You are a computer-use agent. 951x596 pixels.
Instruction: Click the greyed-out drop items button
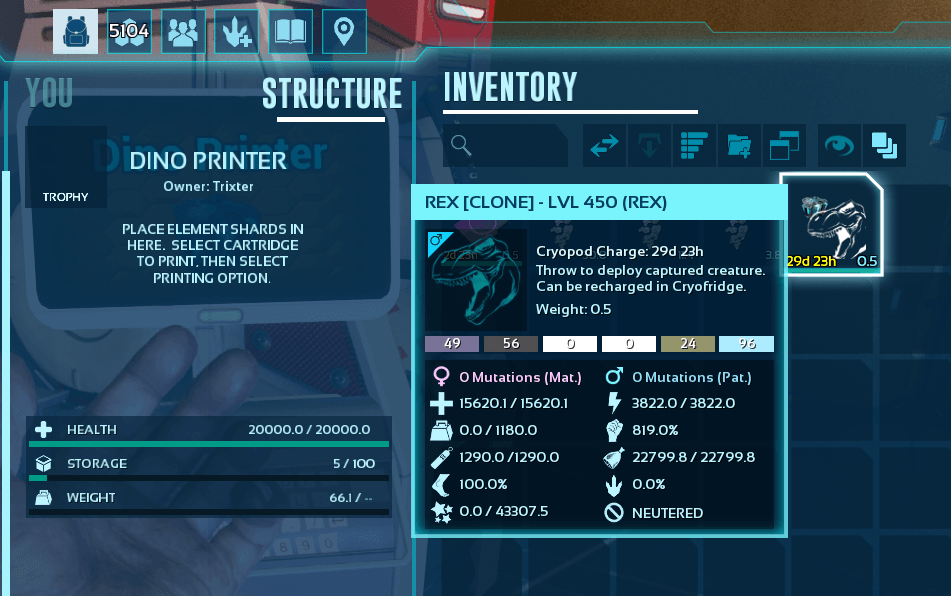click(649, 146)
